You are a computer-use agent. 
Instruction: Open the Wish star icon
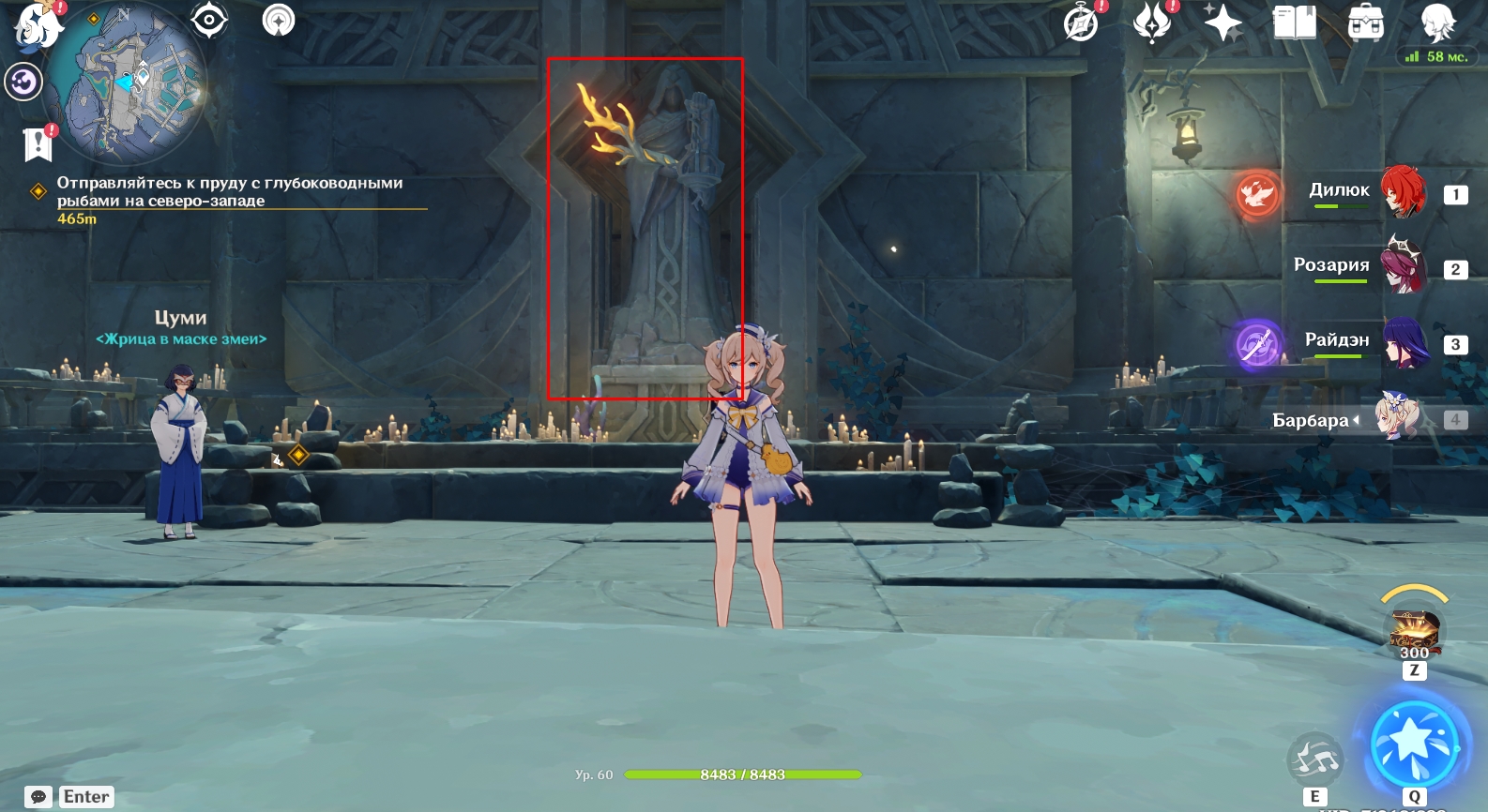(1222, 23)
